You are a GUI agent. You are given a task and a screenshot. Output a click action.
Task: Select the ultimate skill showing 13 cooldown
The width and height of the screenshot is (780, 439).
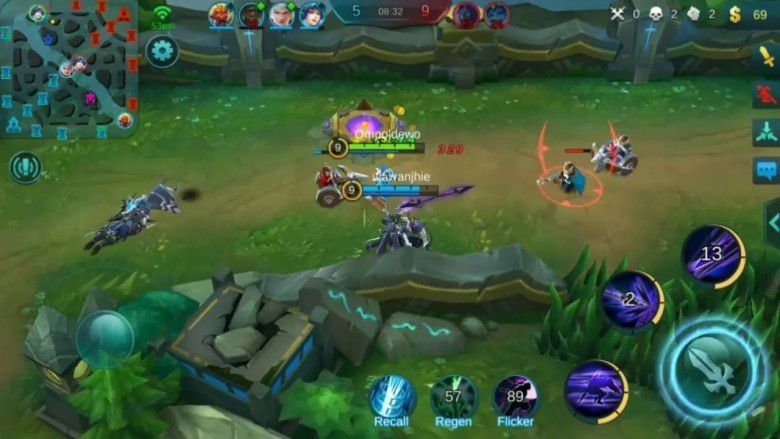point(712,255)
